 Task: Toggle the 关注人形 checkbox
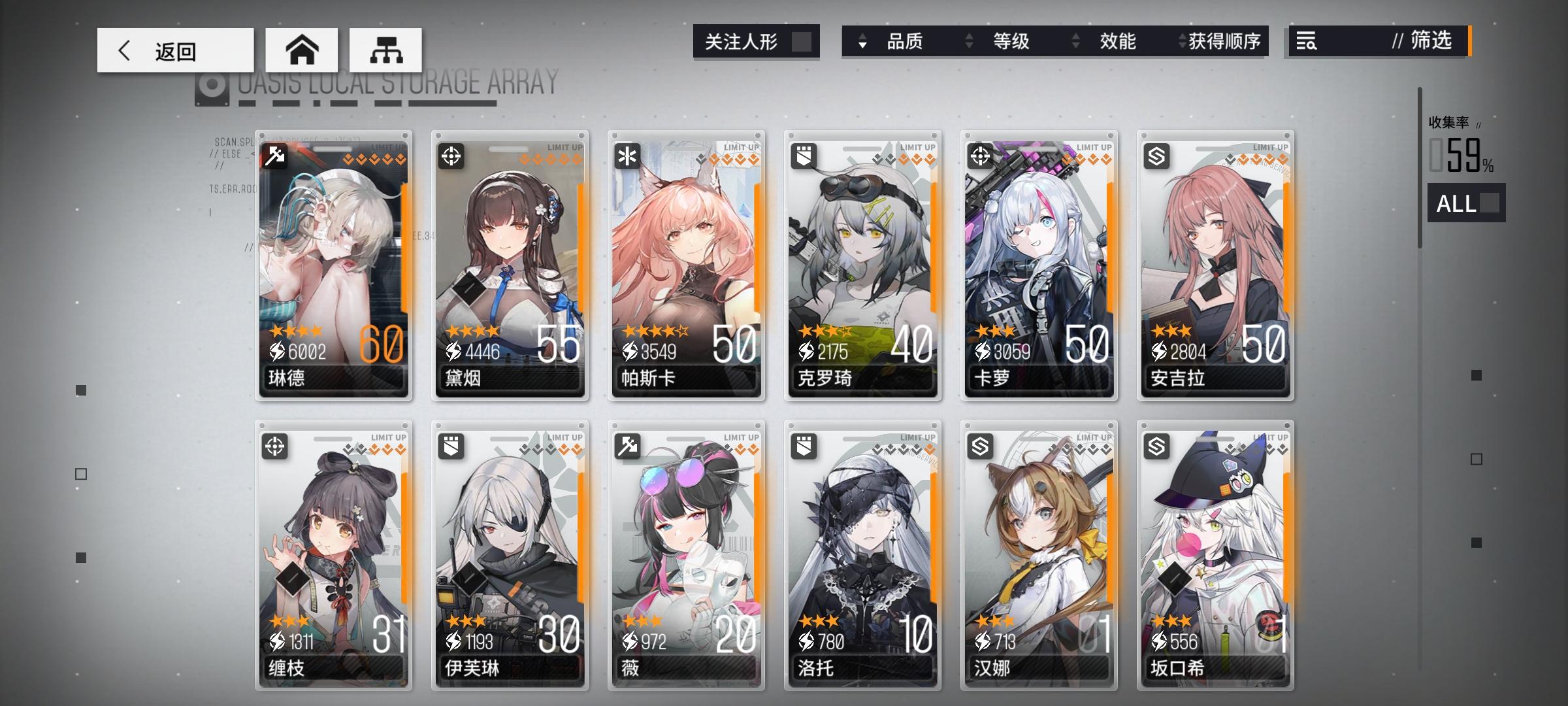804,41
